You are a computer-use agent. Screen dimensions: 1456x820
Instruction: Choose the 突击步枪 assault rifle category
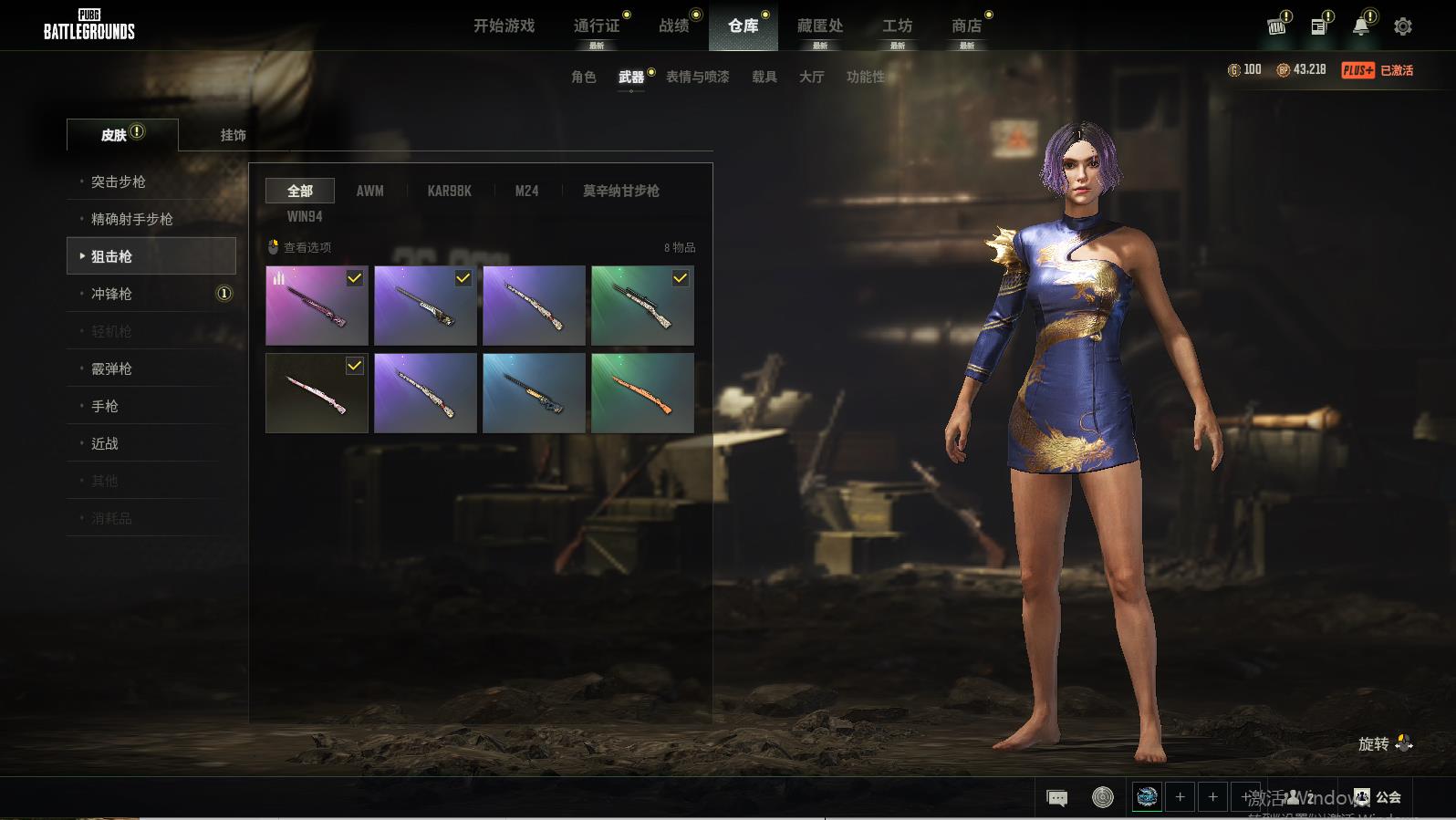[x=119, y=182]
